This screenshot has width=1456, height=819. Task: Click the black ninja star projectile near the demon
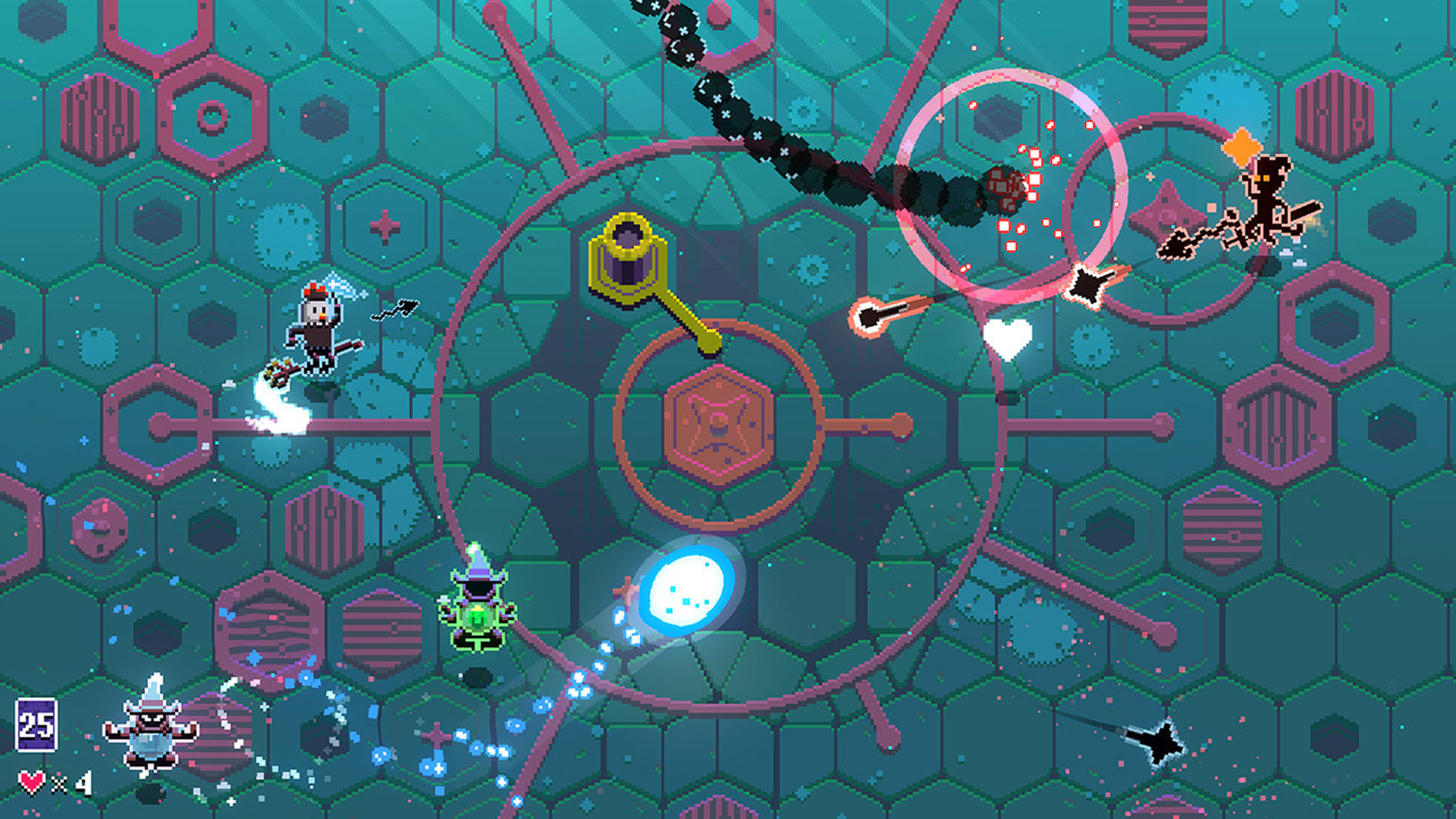tap(1086, 283)
